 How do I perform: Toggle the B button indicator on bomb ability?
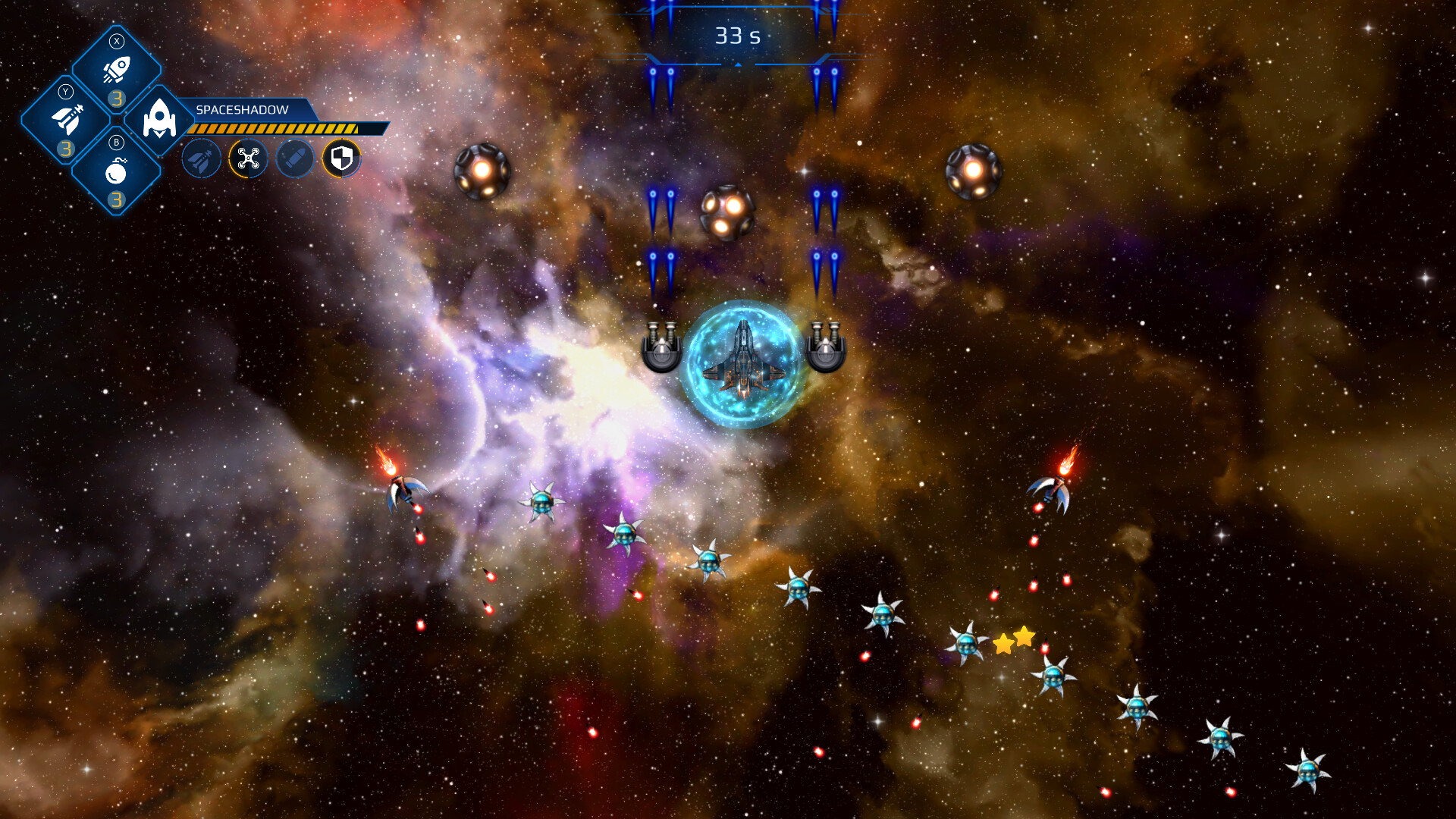tap(117, 142)
